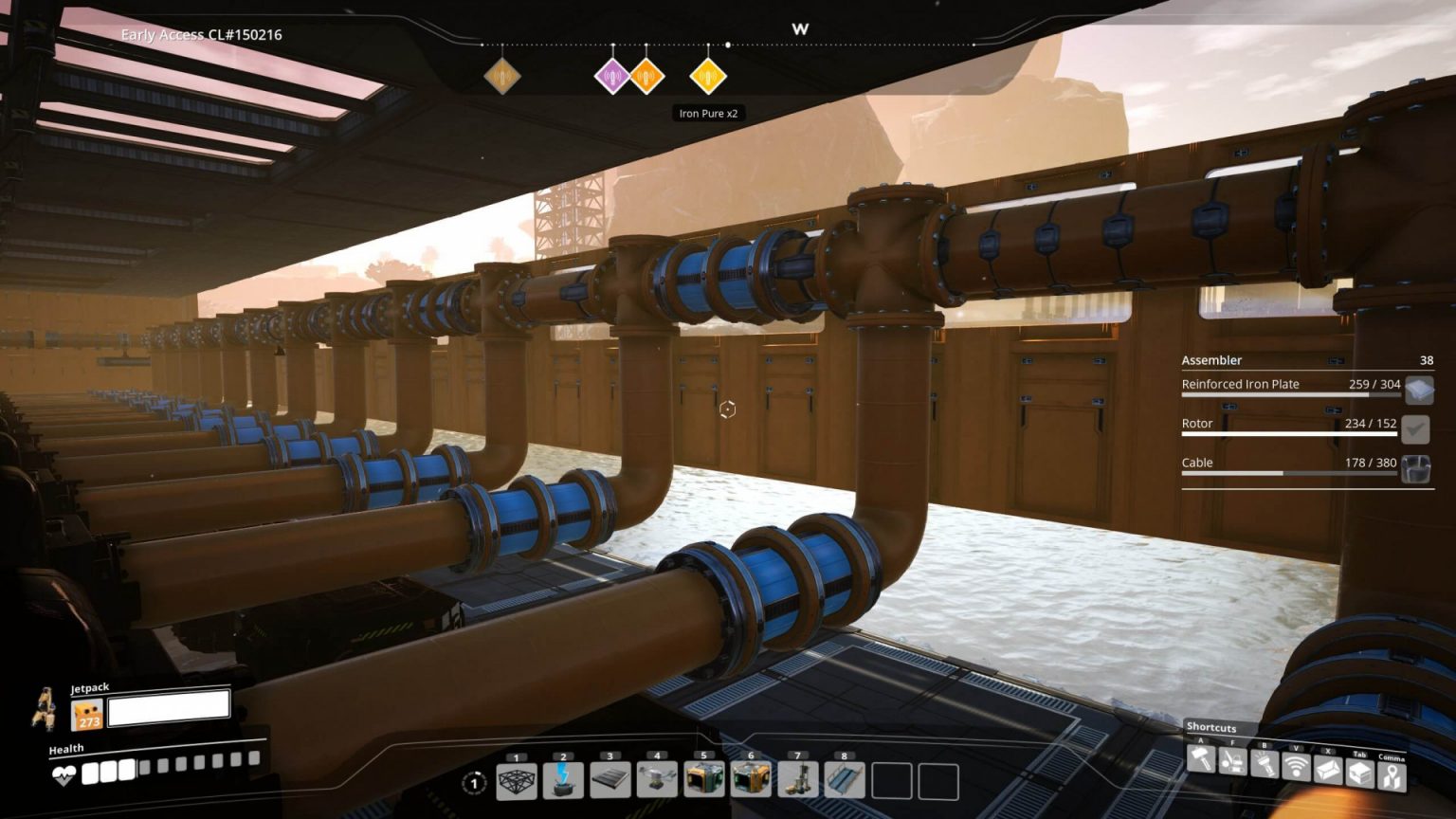Screen dimensions: 1456x819
Task: Click the jetpack equipment icon
Action: pos(87,714)
